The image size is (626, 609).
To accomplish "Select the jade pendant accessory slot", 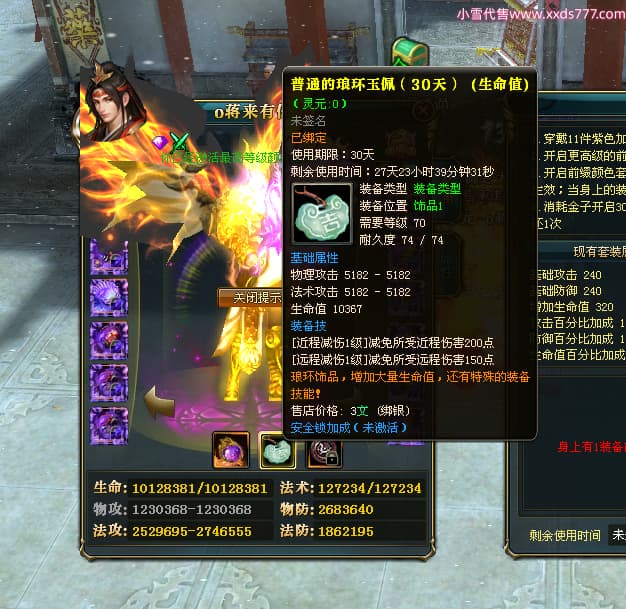I will pyautogui.click(x=277, y=451).
